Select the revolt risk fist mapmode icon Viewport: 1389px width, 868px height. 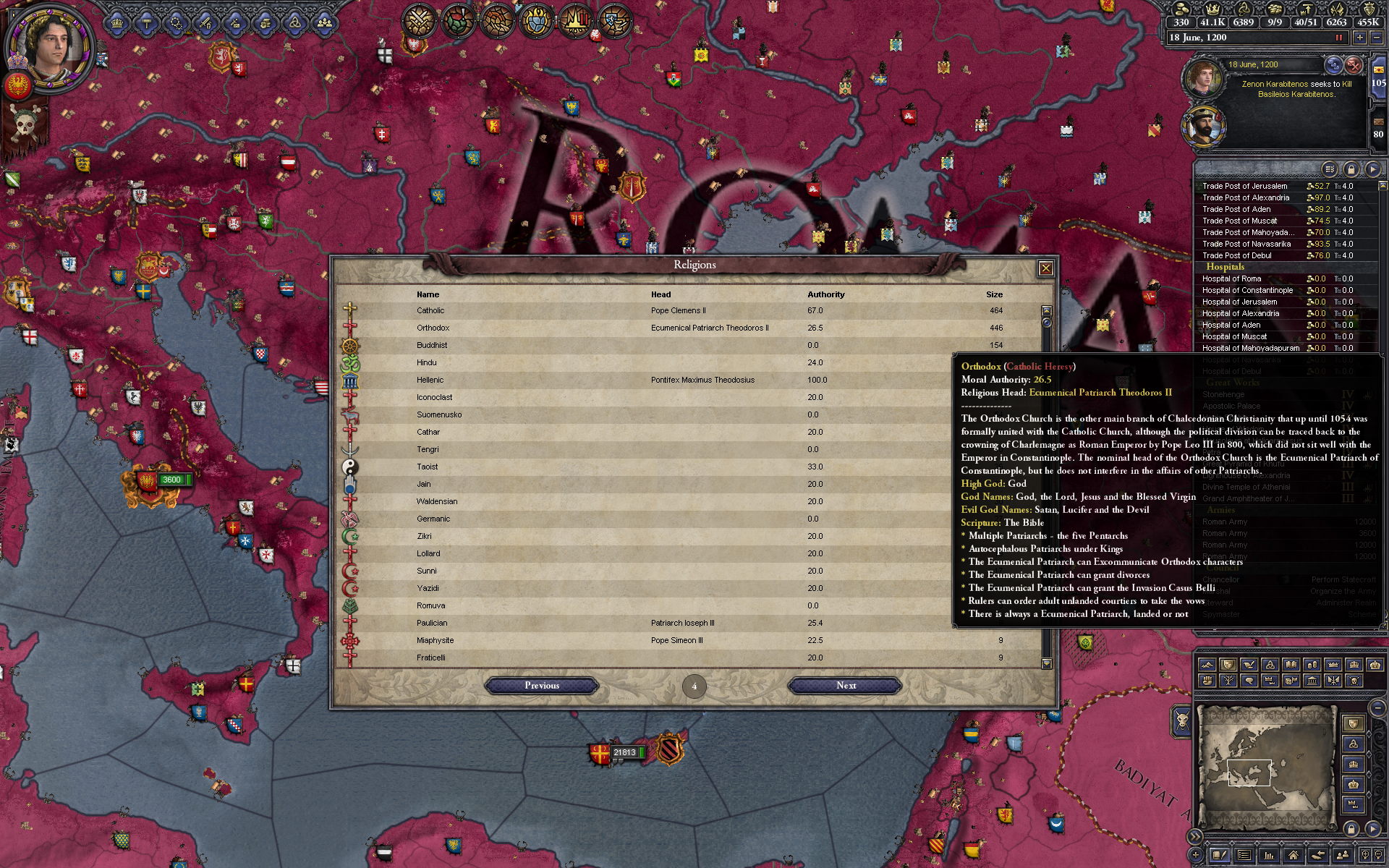point(1207,681)
